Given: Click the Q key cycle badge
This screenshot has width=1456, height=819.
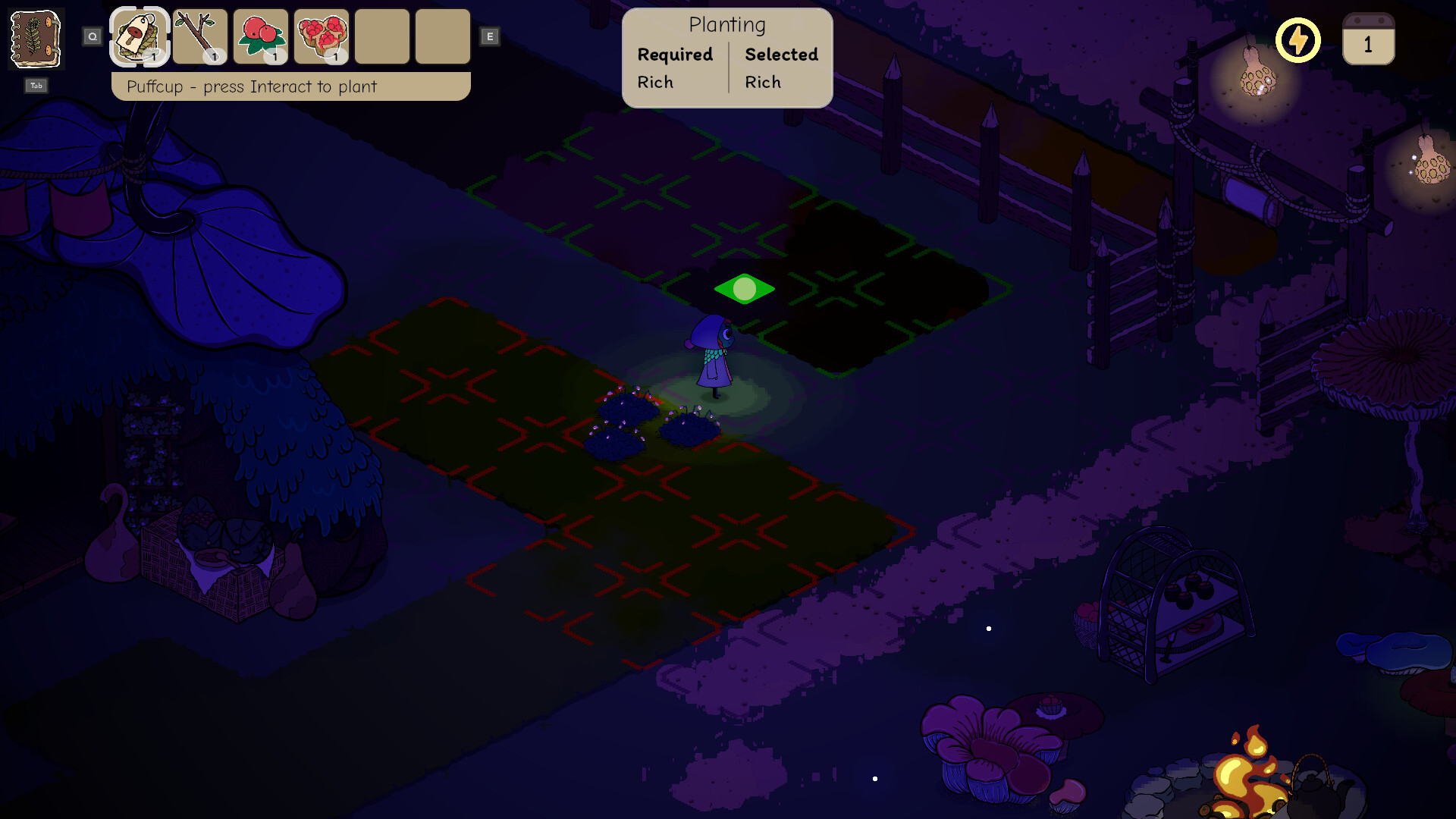Looking at the screenshot, I should point(93,35).
